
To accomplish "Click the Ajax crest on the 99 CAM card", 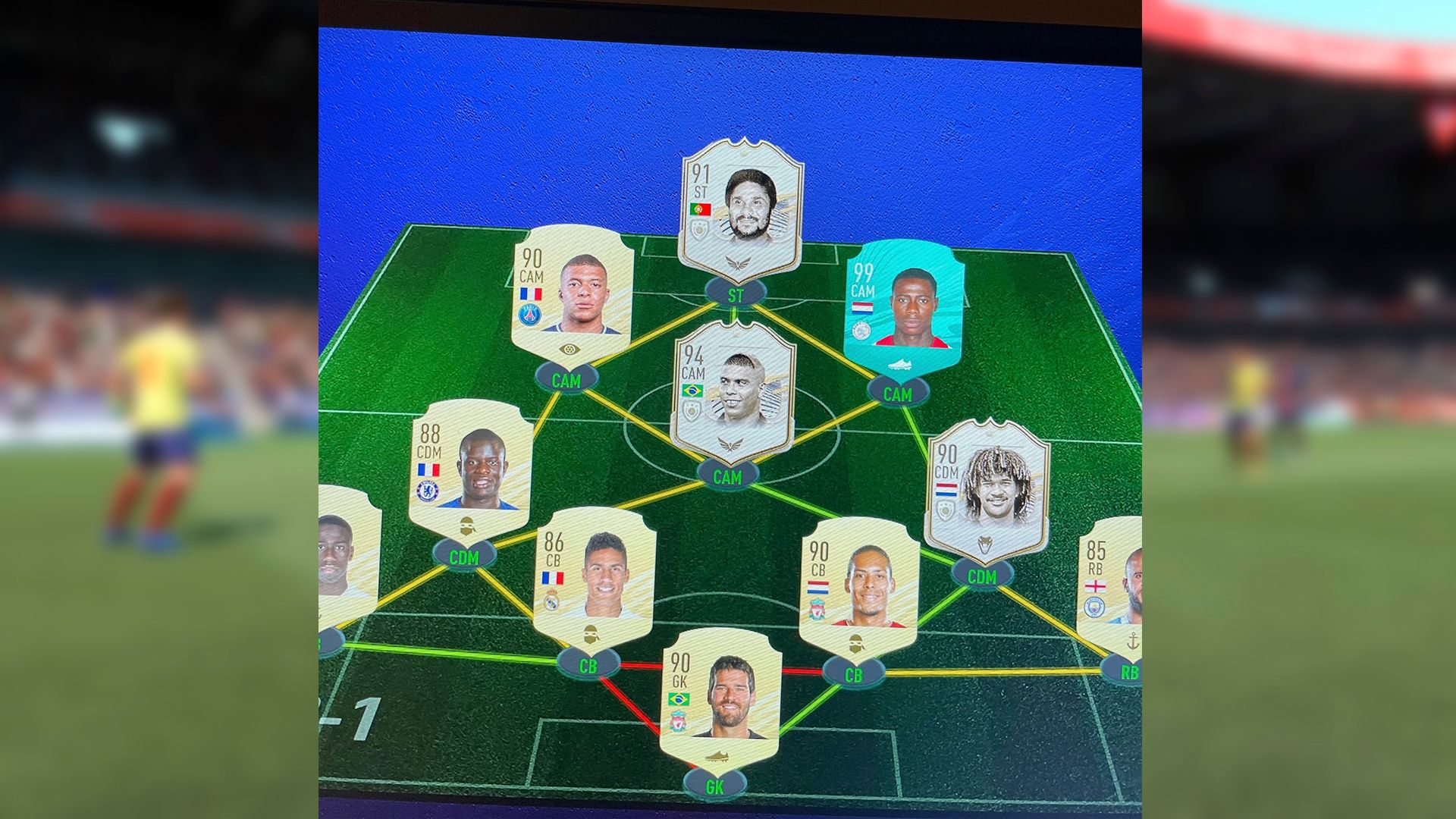I will [x=861, y=330].
